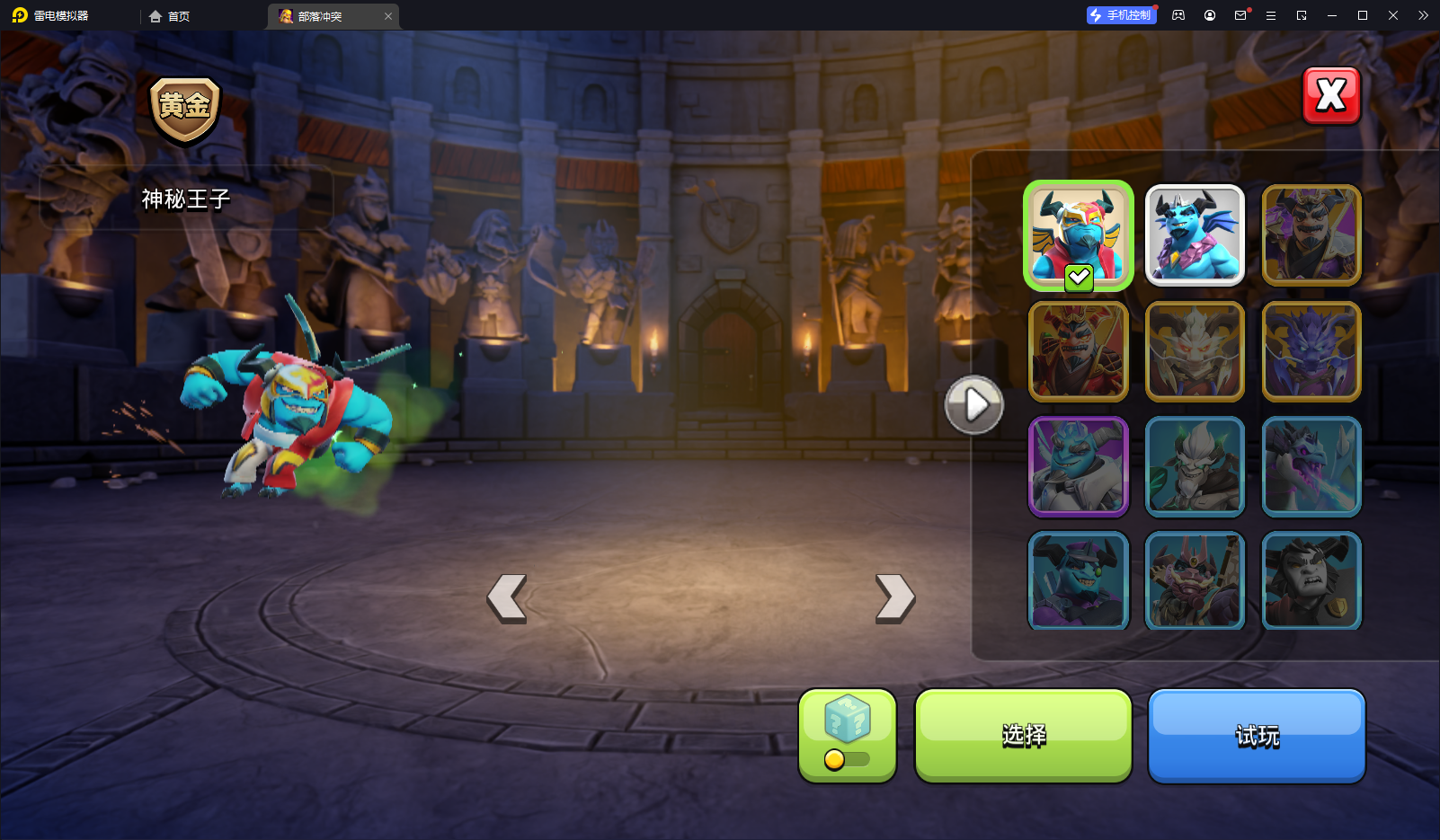Confirm skin with the green 选择 button
This screenshot has height=840, width=1440.
pyautogui.click(x=1023, y=736)
